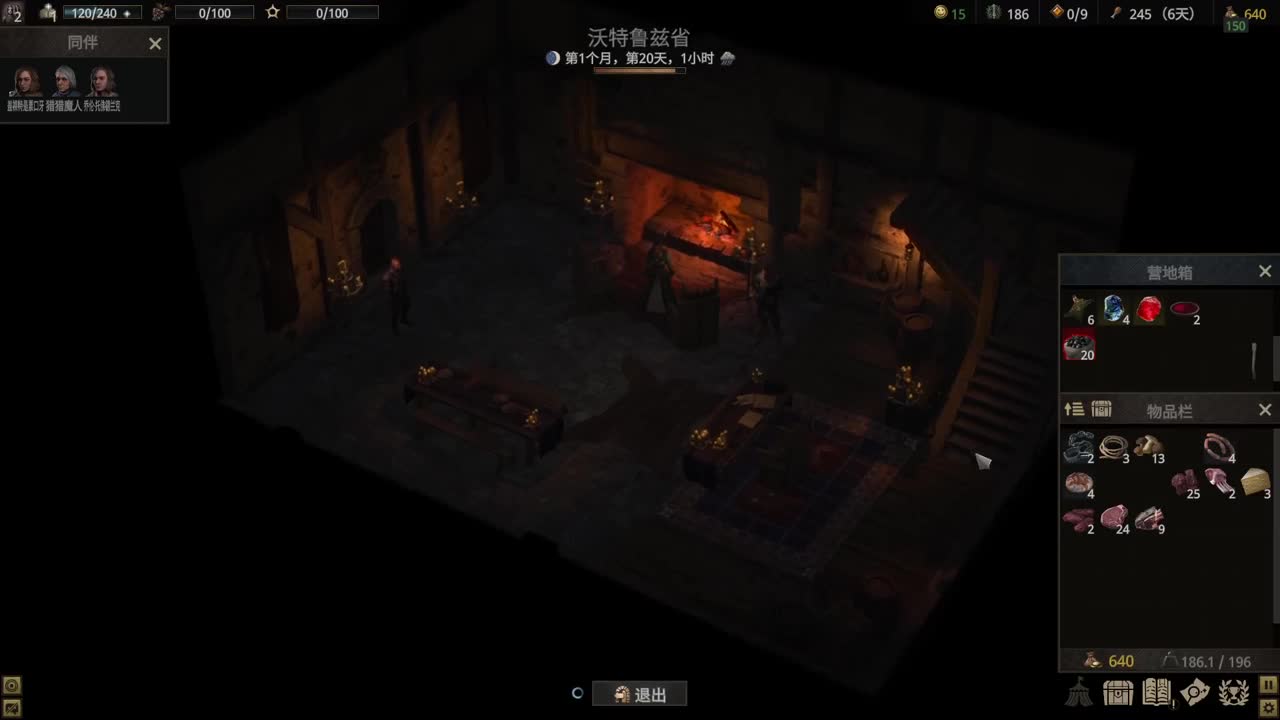Close the 营地箱 camp chest panel

tap(1264, 270)
